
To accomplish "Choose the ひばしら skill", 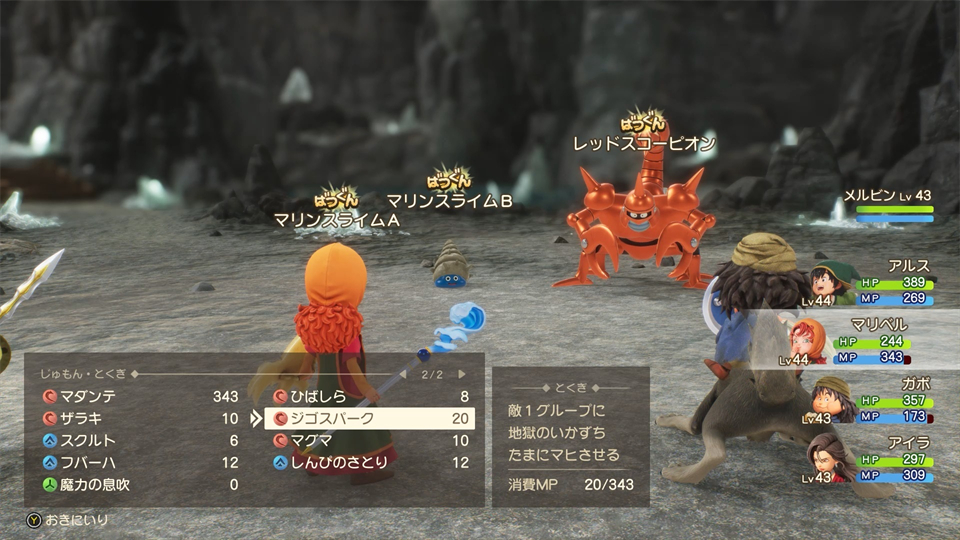I will click(x=370, y=396).
